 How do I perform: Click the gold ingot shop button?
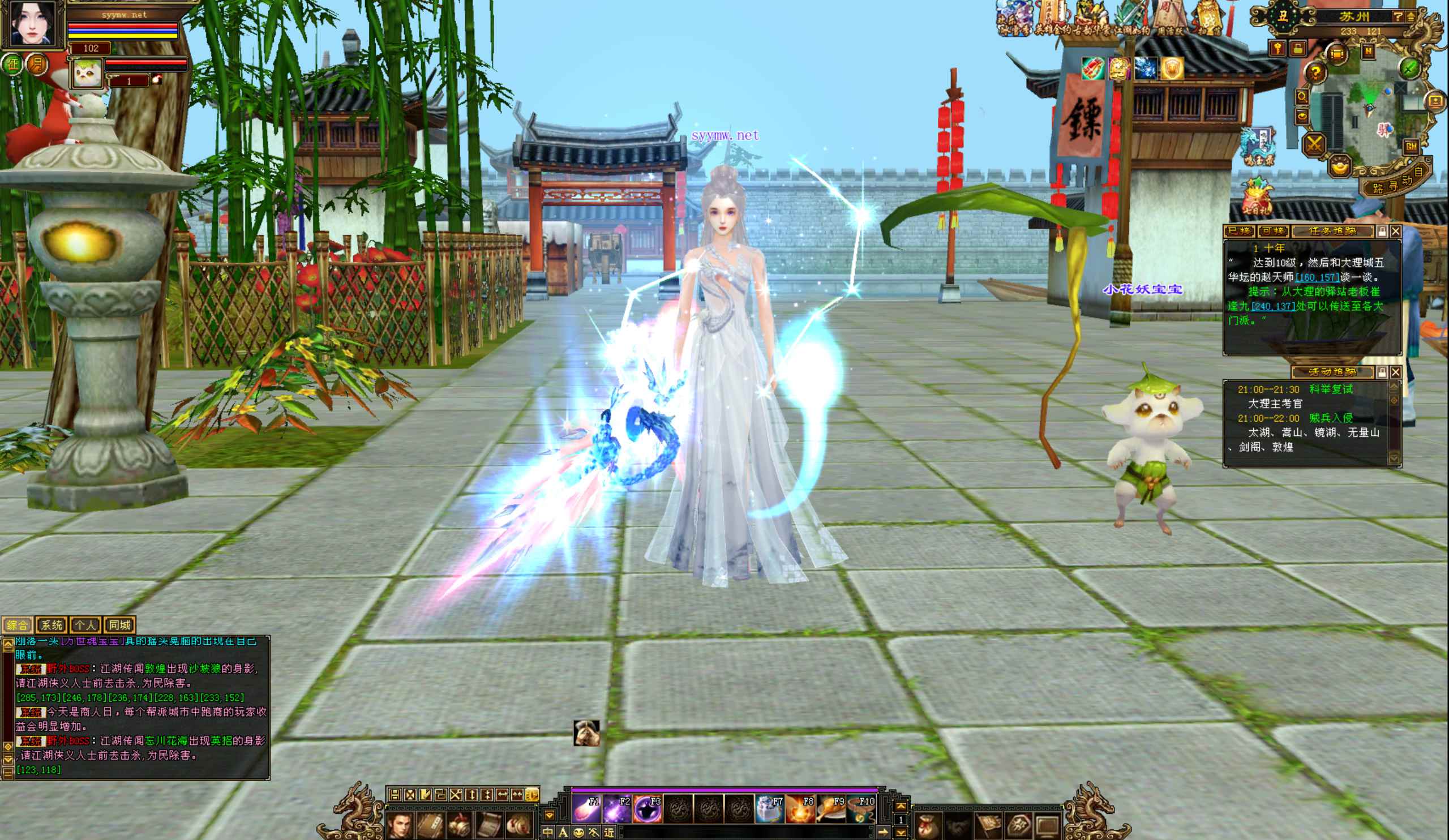click(1340, 168)
